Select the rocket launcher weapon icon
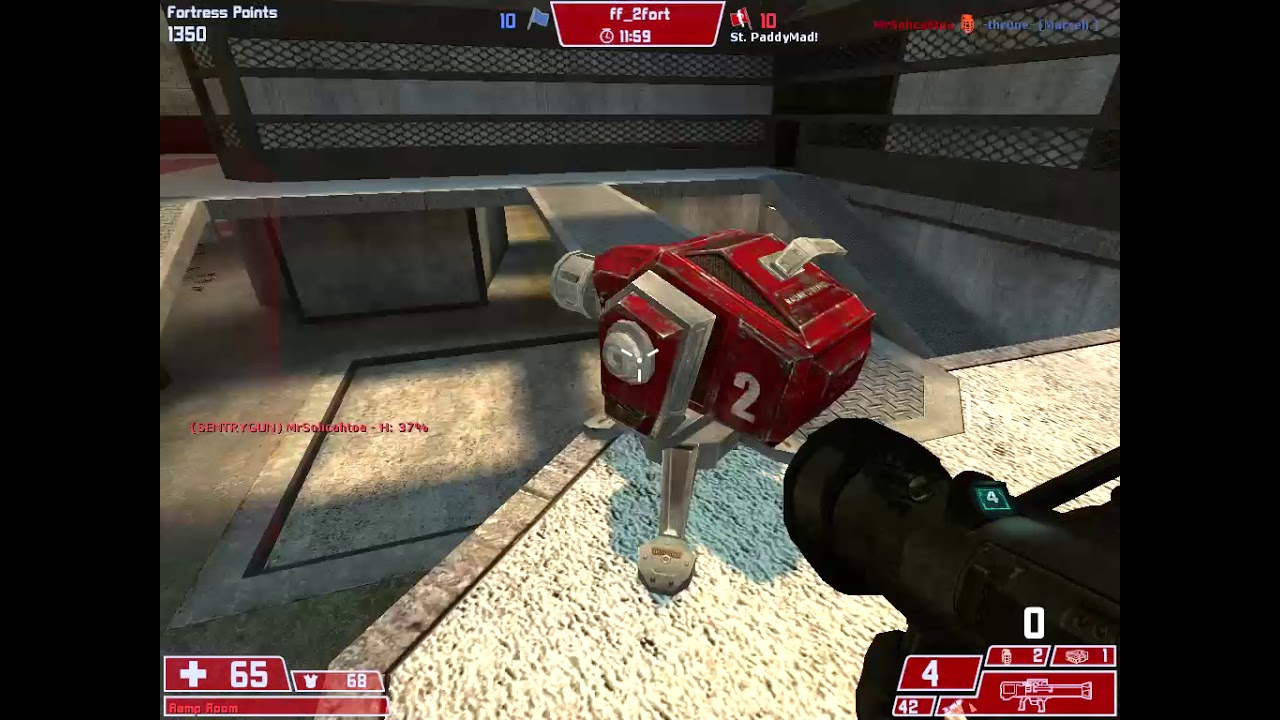 click(1044, 692)
